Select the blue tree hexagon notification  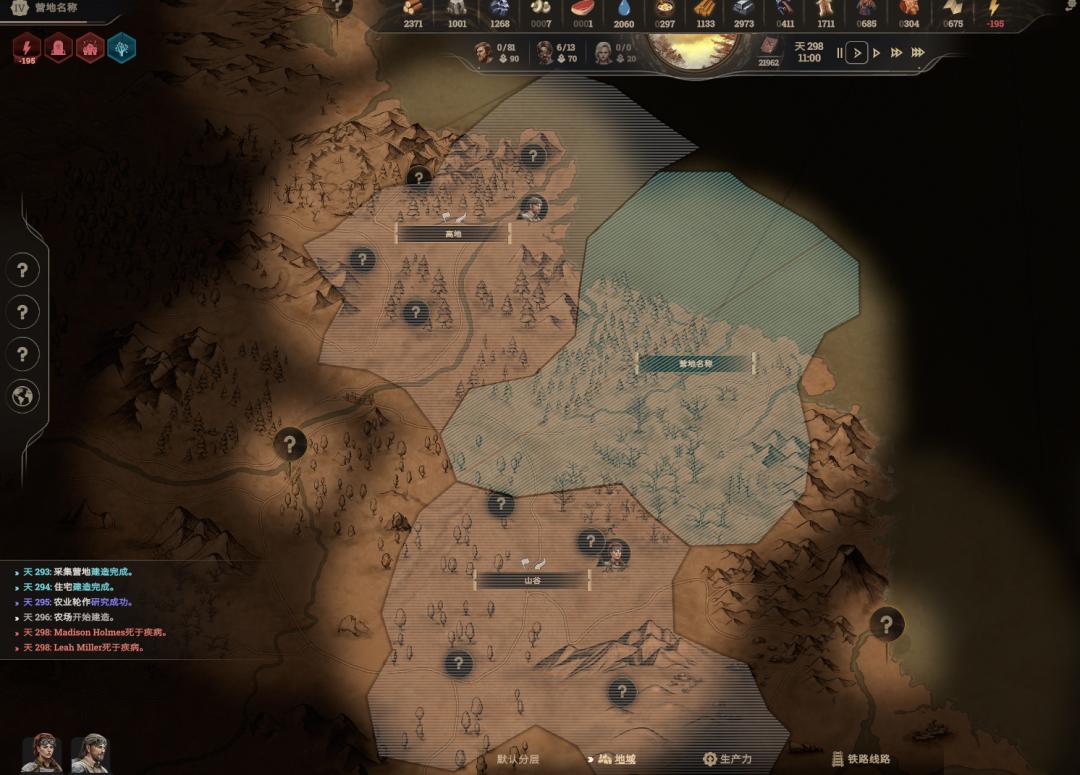click(121, 47)
